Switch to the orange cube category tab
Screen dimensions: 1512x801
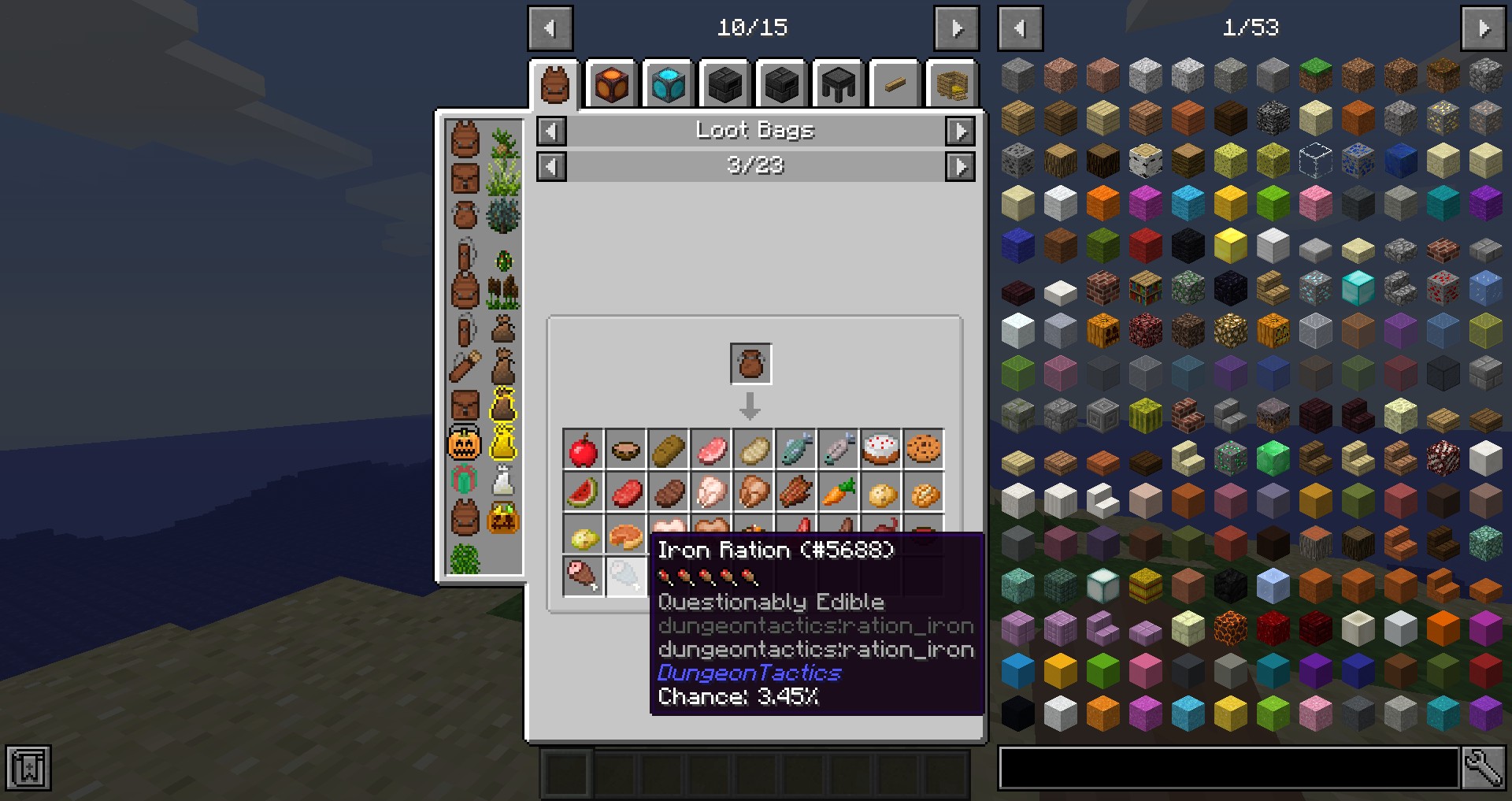(612, 84)
